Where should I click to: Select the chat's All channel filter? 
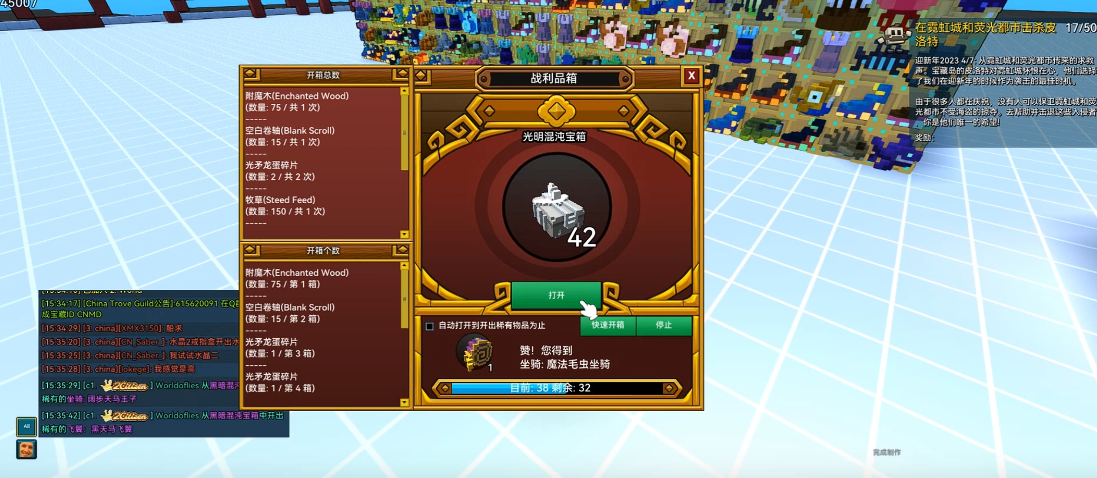pos(26,426)
